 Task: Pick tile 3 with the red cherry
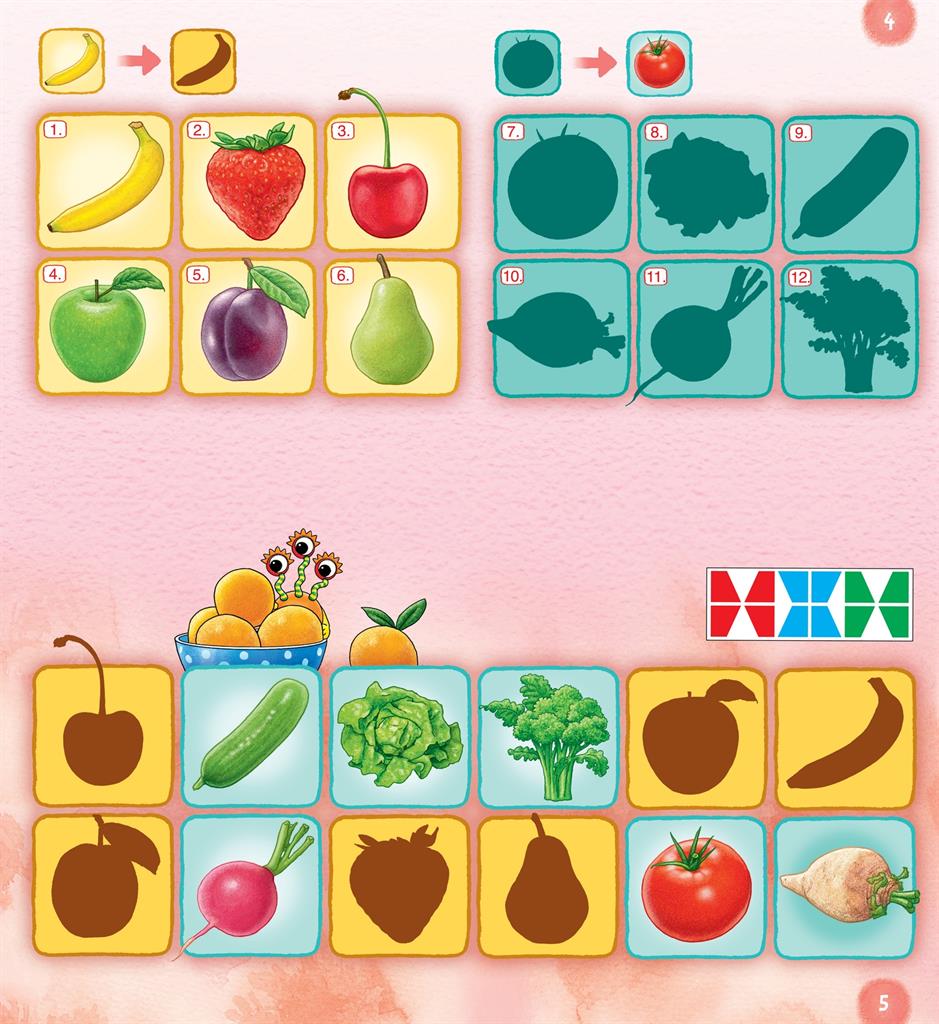(x=392, y=181)
